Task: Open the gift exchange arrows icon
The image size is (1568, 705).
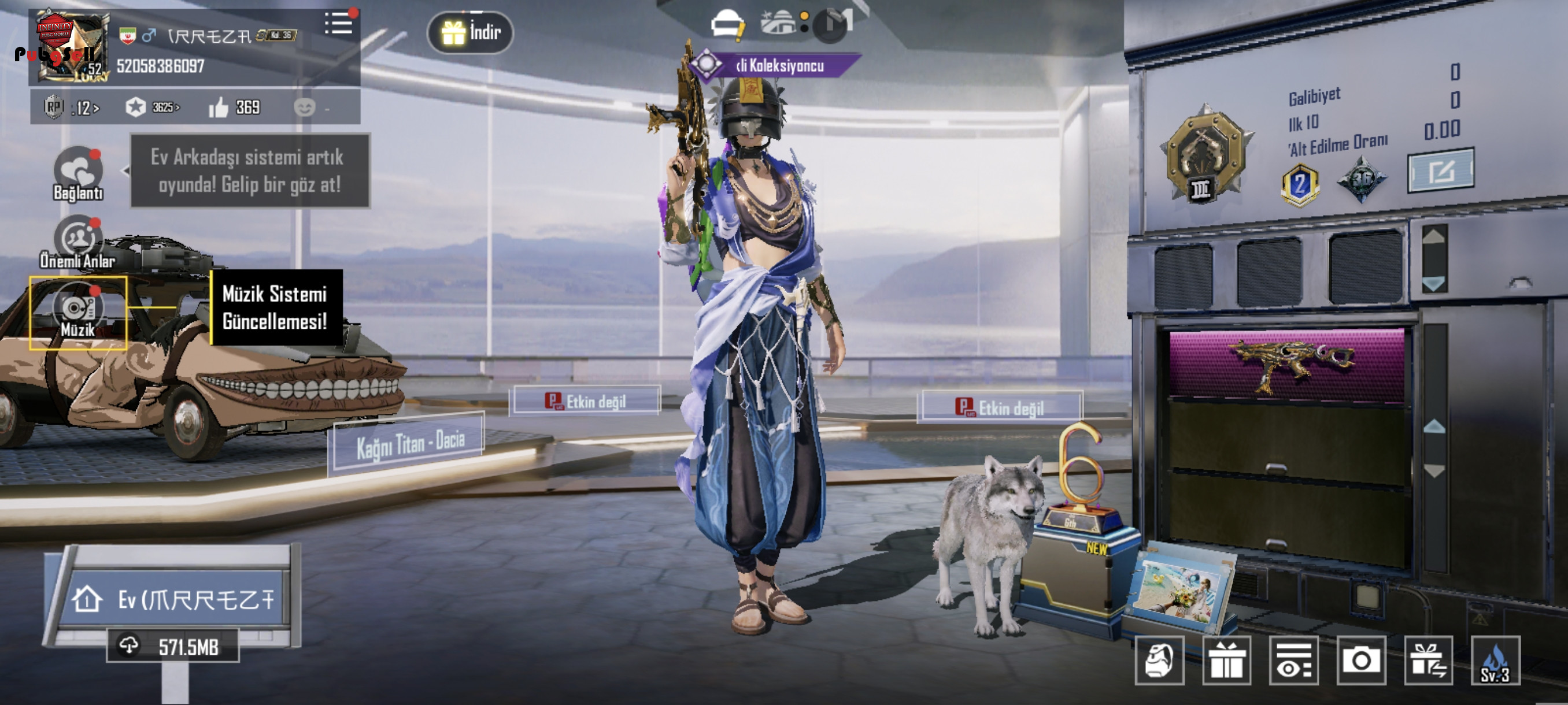Action: (1428, 661)
